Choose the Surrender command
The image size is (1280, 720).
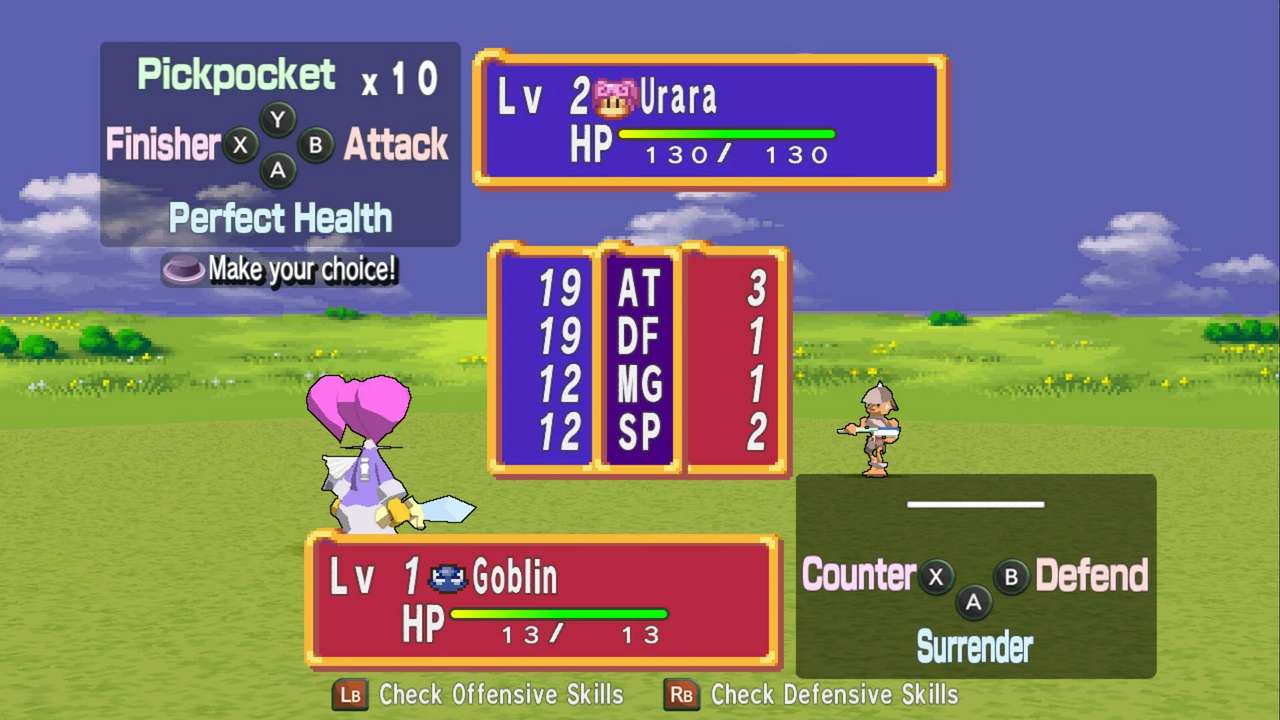974,647
